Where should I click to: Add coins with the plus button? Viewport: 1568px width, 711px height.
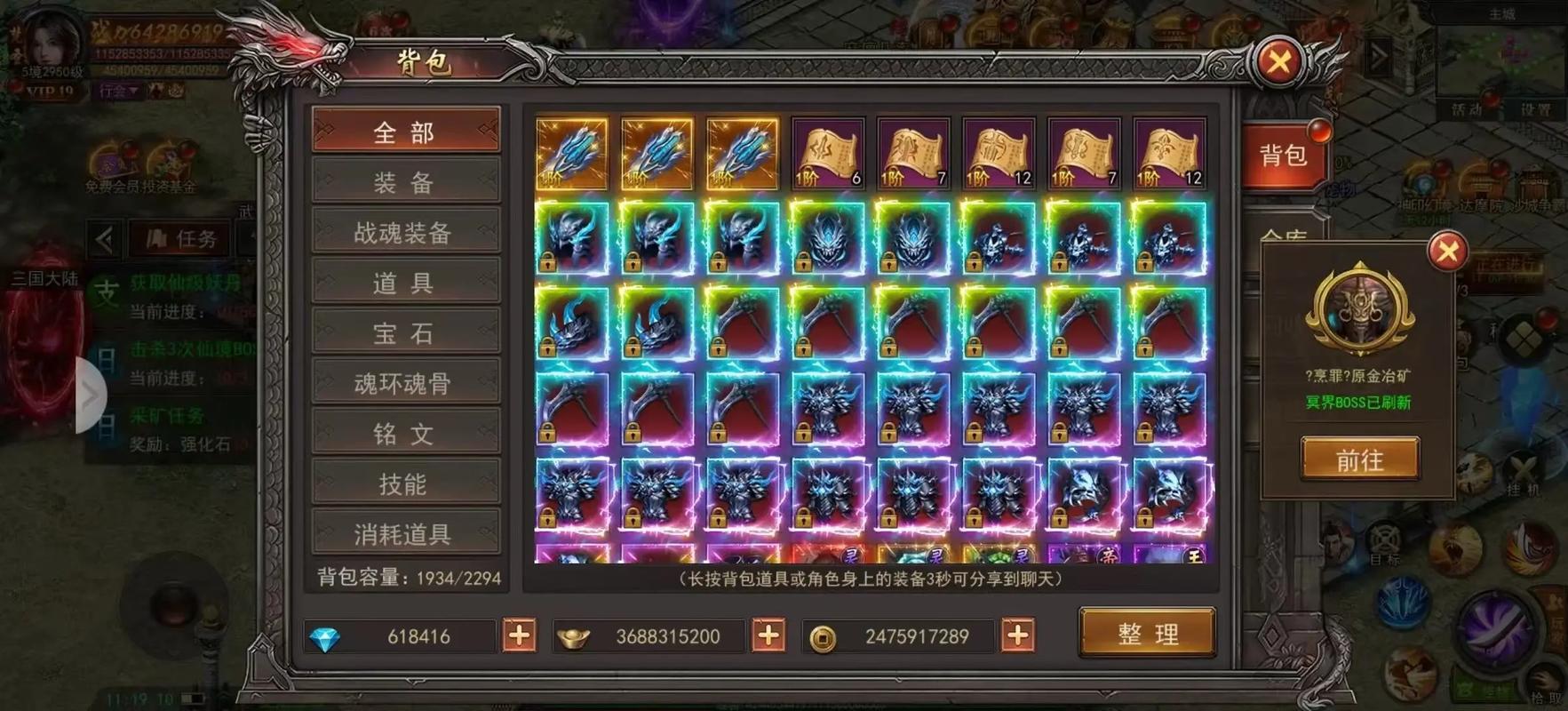1018,635
